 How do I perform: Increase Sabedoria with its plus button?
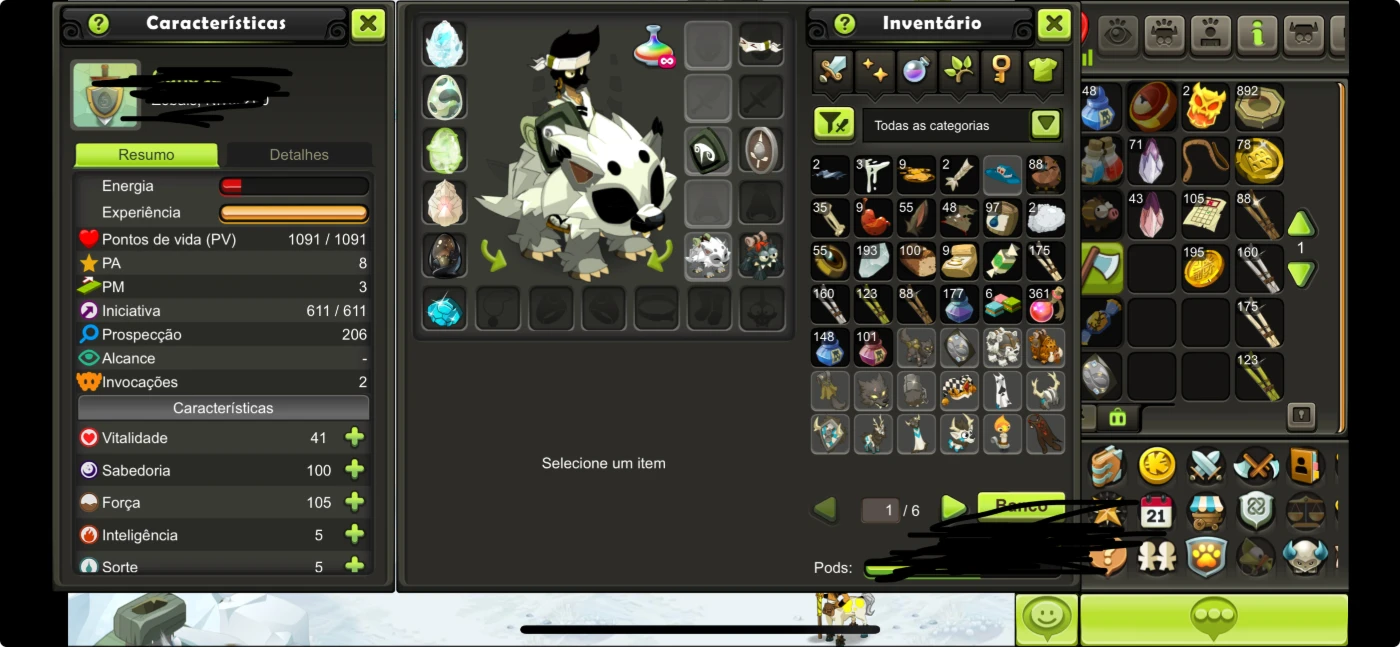[x=354, y=470]
